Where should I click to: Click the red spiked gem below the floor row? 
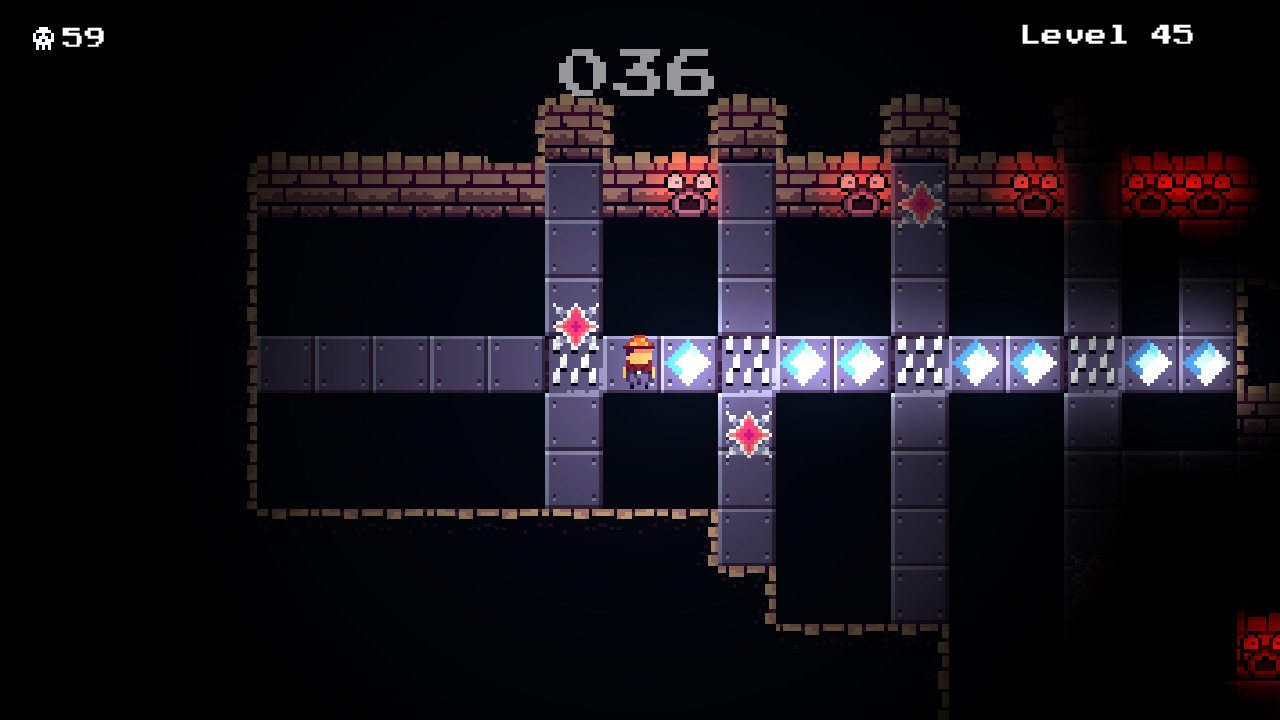[748, 434]
